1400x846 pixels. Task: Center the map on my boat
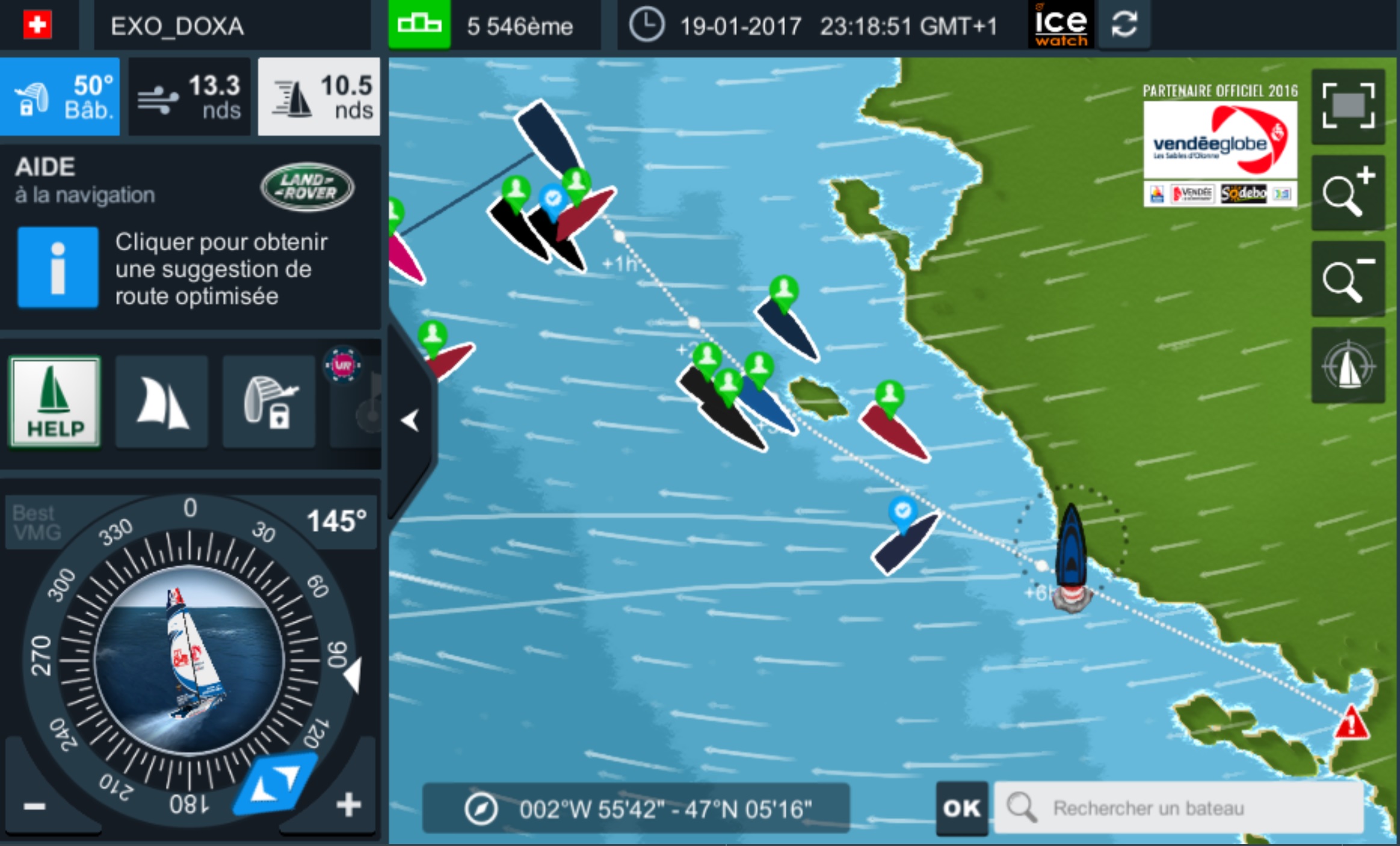1348,365
